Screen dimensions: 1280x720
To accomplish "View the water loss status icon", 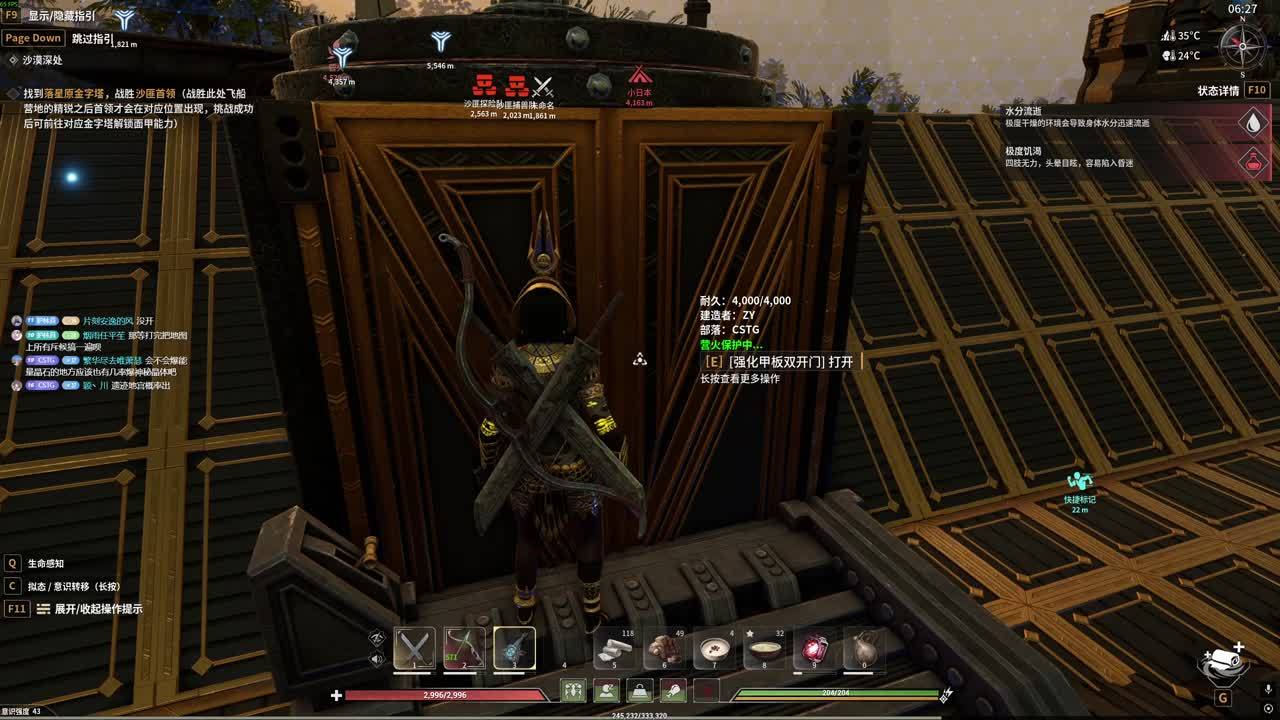I will [1253, 122].
